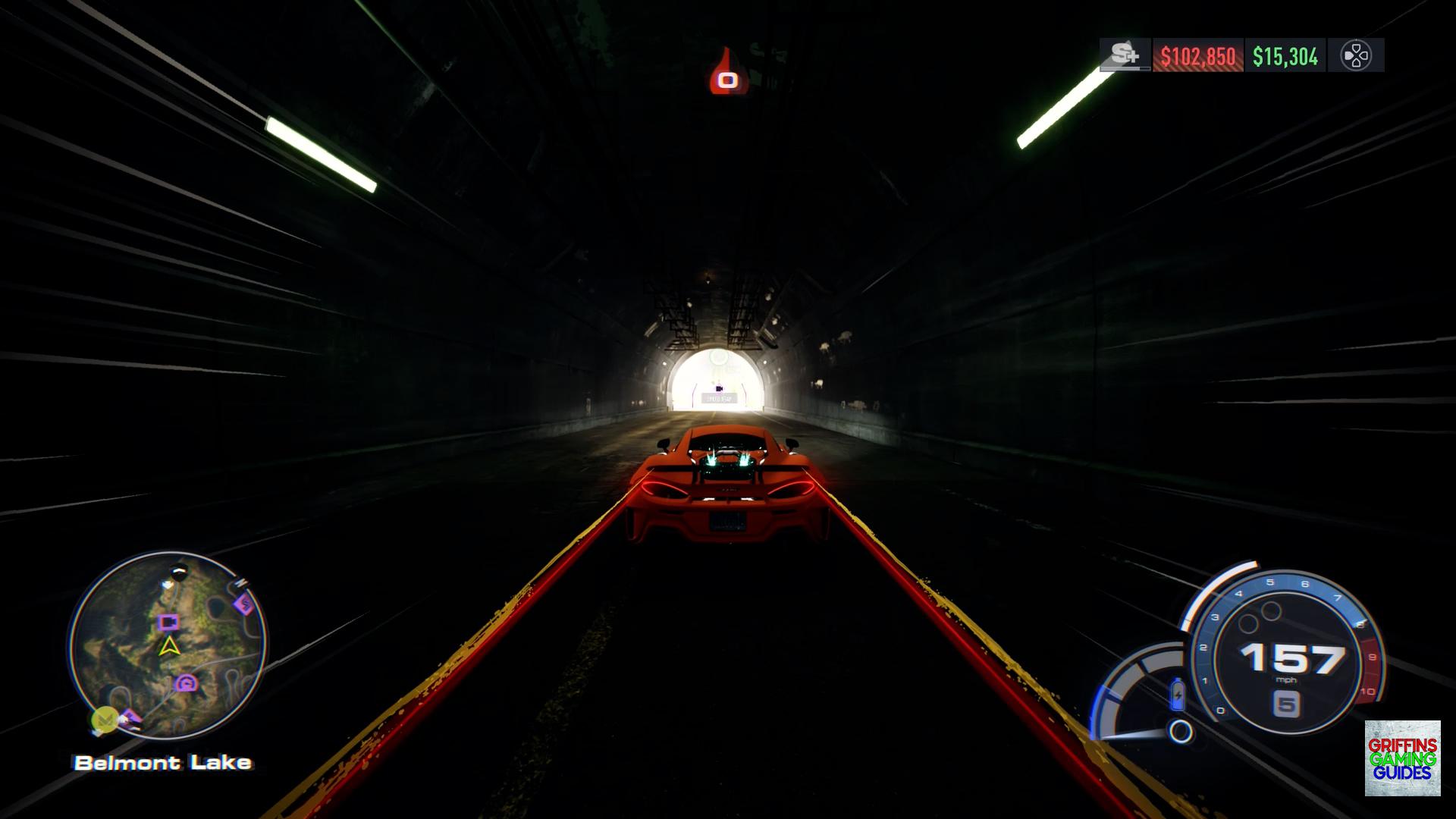This screenshot has width=1456, height=819.
Task: Pick the purple S marker on minimap edge
Action: point(245,604)
